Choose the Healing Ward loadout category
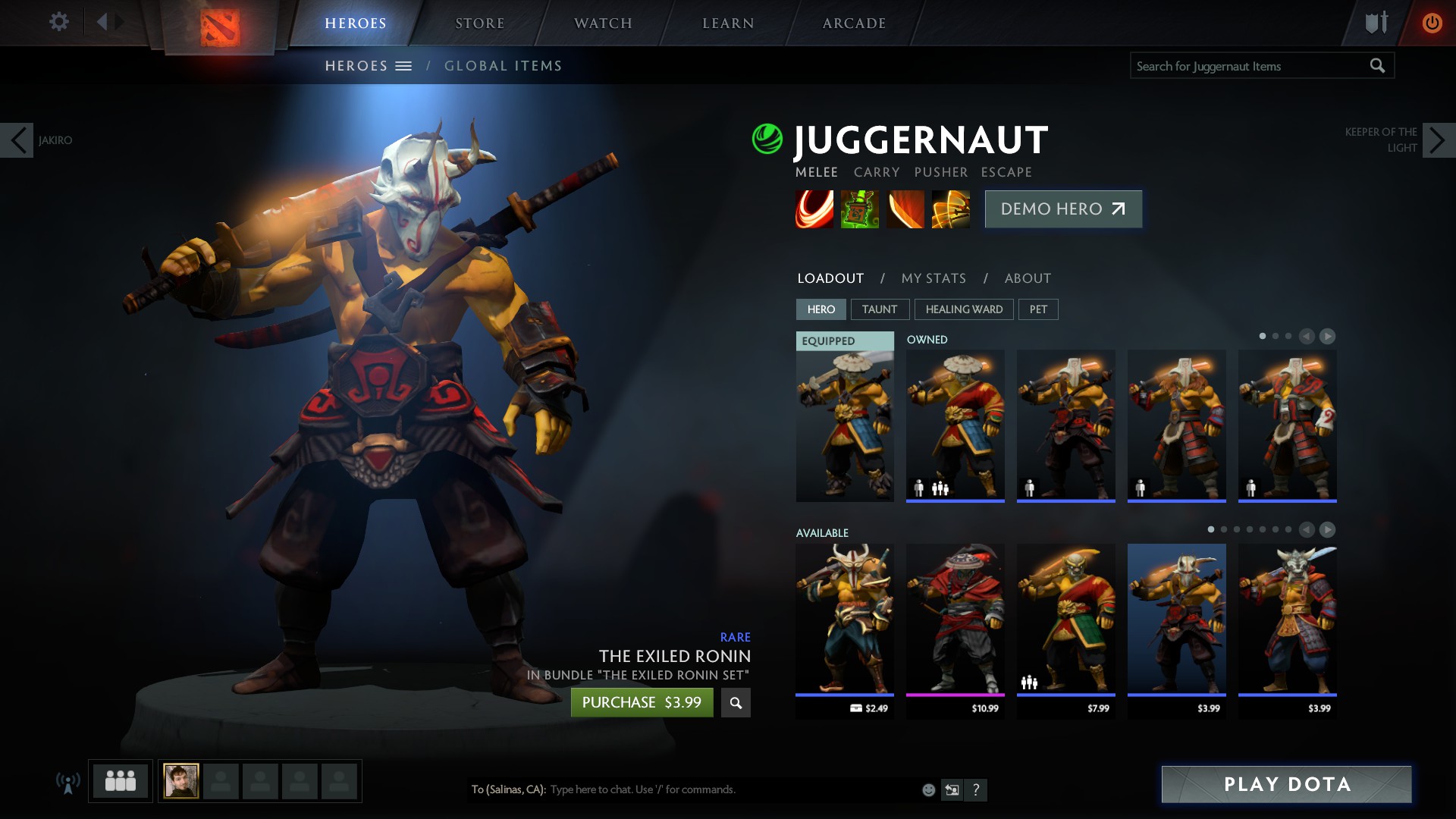The height and width of the screenshot is (819, 1456). 964,309
